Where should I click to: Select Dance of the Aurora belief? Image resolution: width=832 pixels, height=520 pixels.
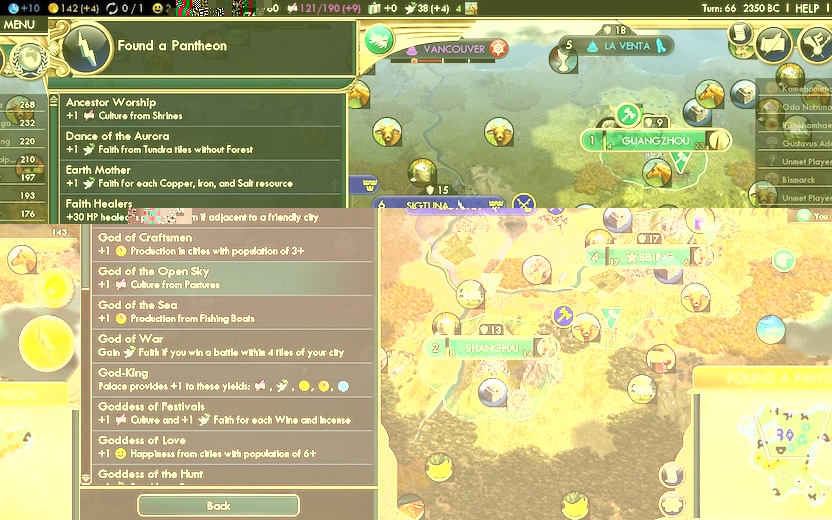[200, 143]
